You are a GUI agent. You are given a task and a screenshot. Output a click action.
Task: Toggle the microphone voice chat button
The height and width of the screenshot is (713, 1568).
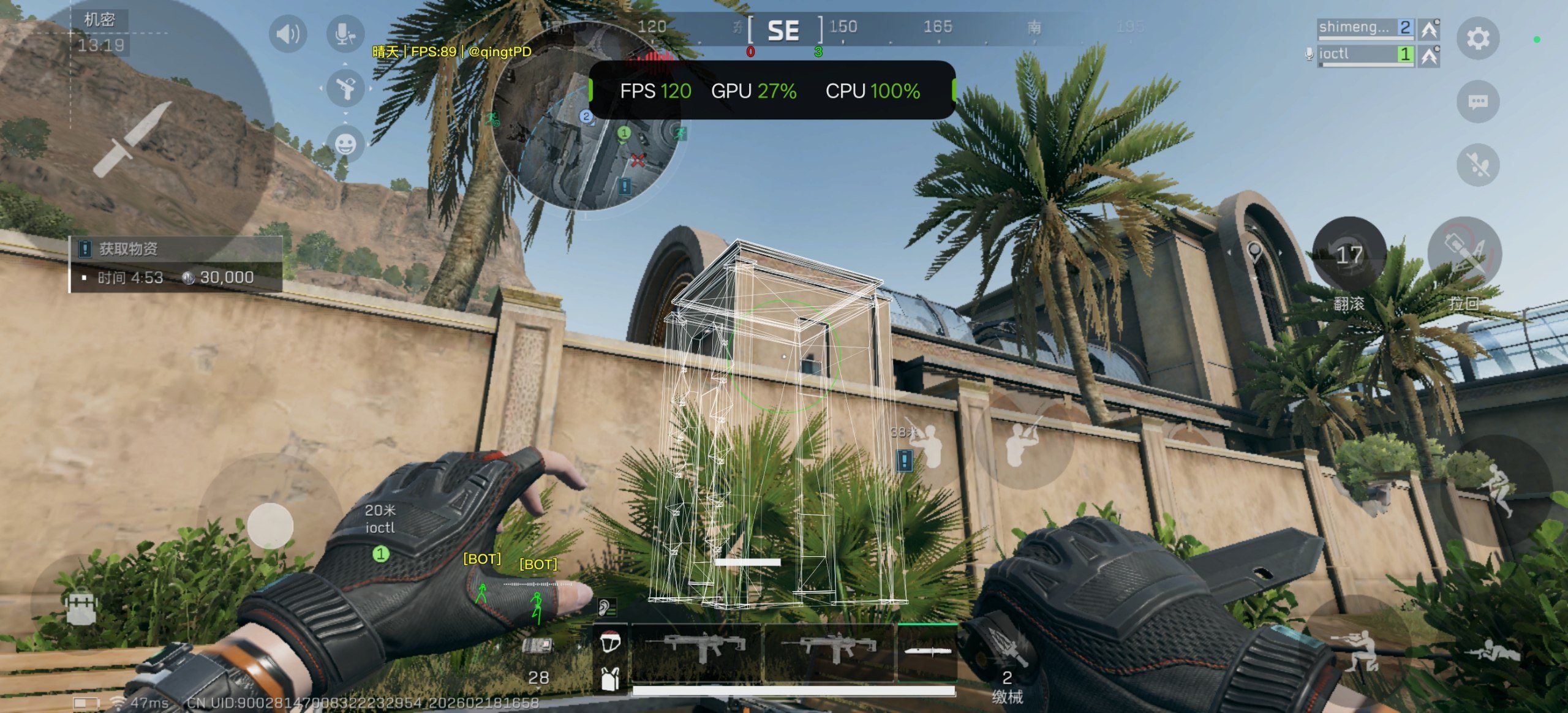coord(345,34)
